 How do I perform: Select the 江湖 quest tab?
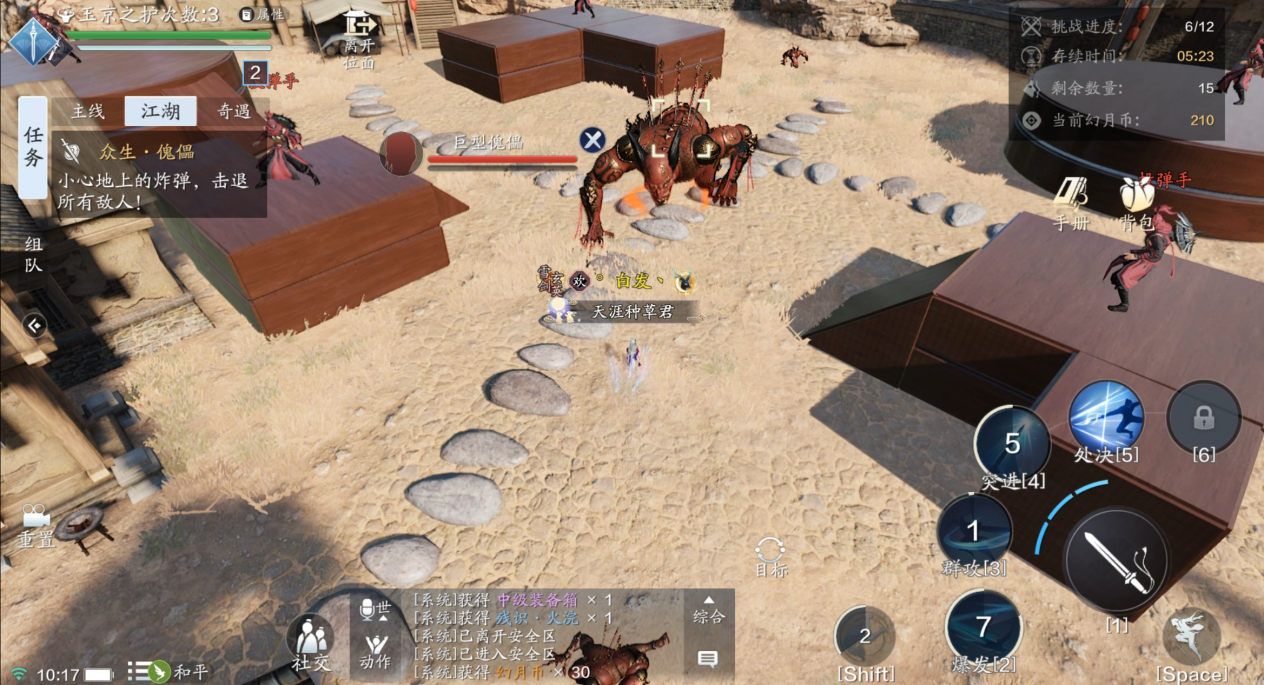(160, 111)
